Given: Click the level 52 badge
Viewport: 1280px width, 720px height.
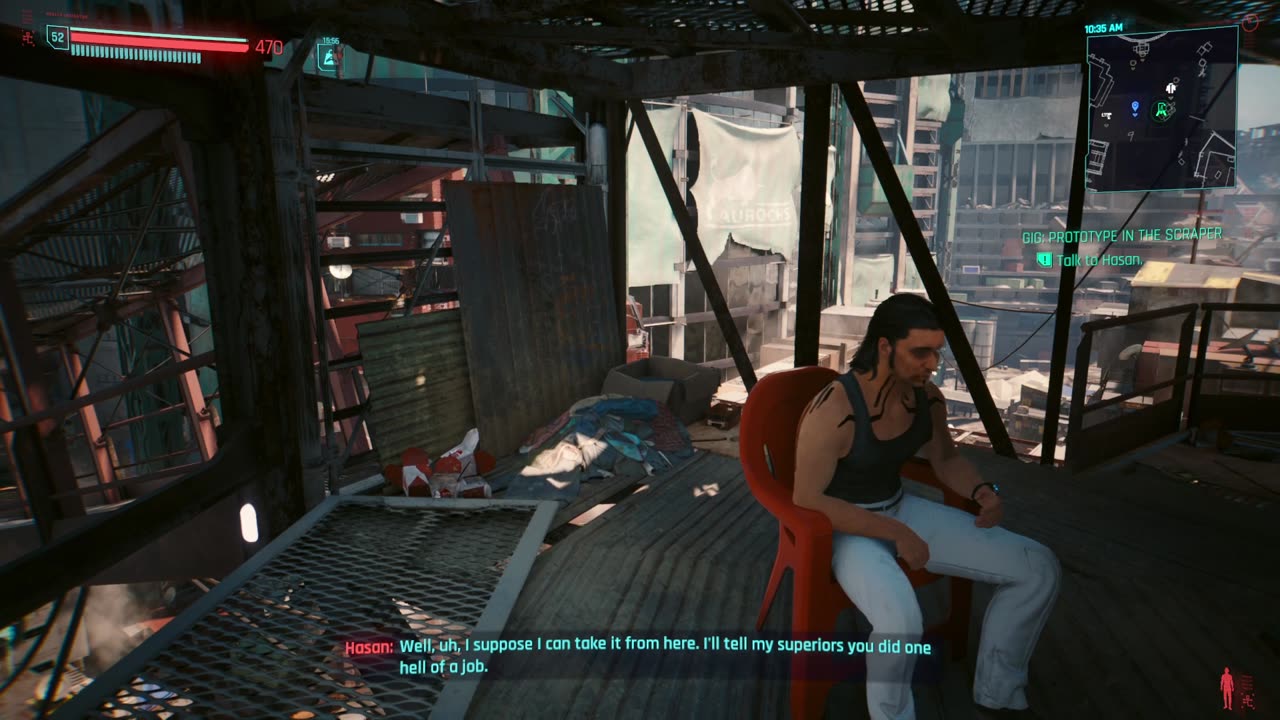Looking at the screenshot, I should click(x=56, y=38).
